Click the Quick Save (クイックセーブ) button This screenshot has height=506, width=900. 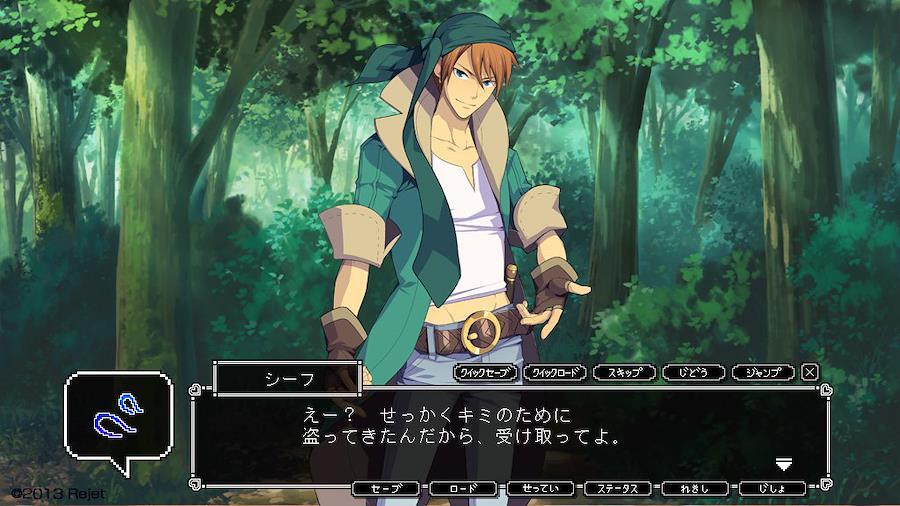click(488, 372)
